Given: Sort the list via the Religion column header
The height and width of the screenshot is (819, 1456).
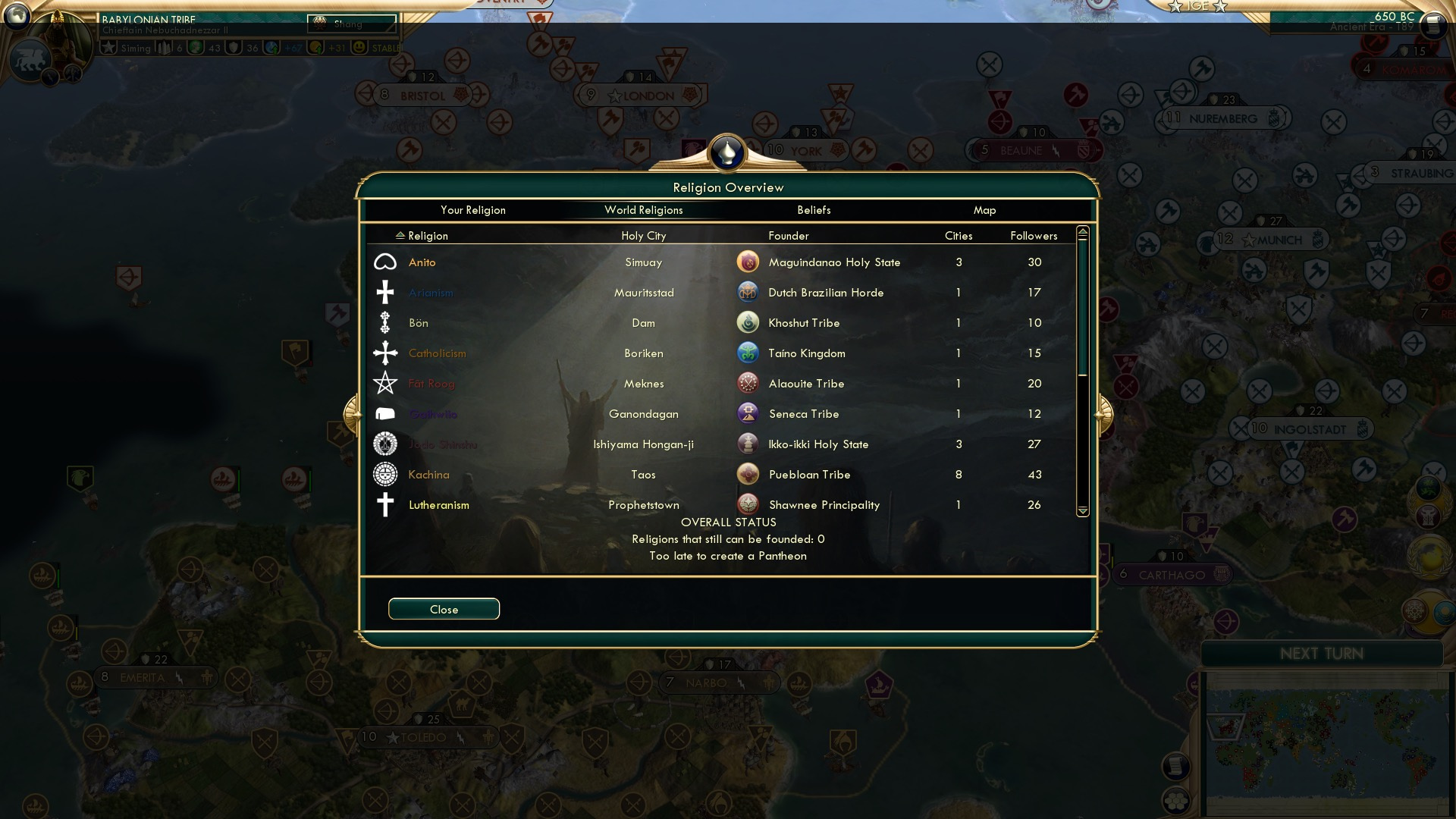Looking at the screenshot, I should click(426, 236).
